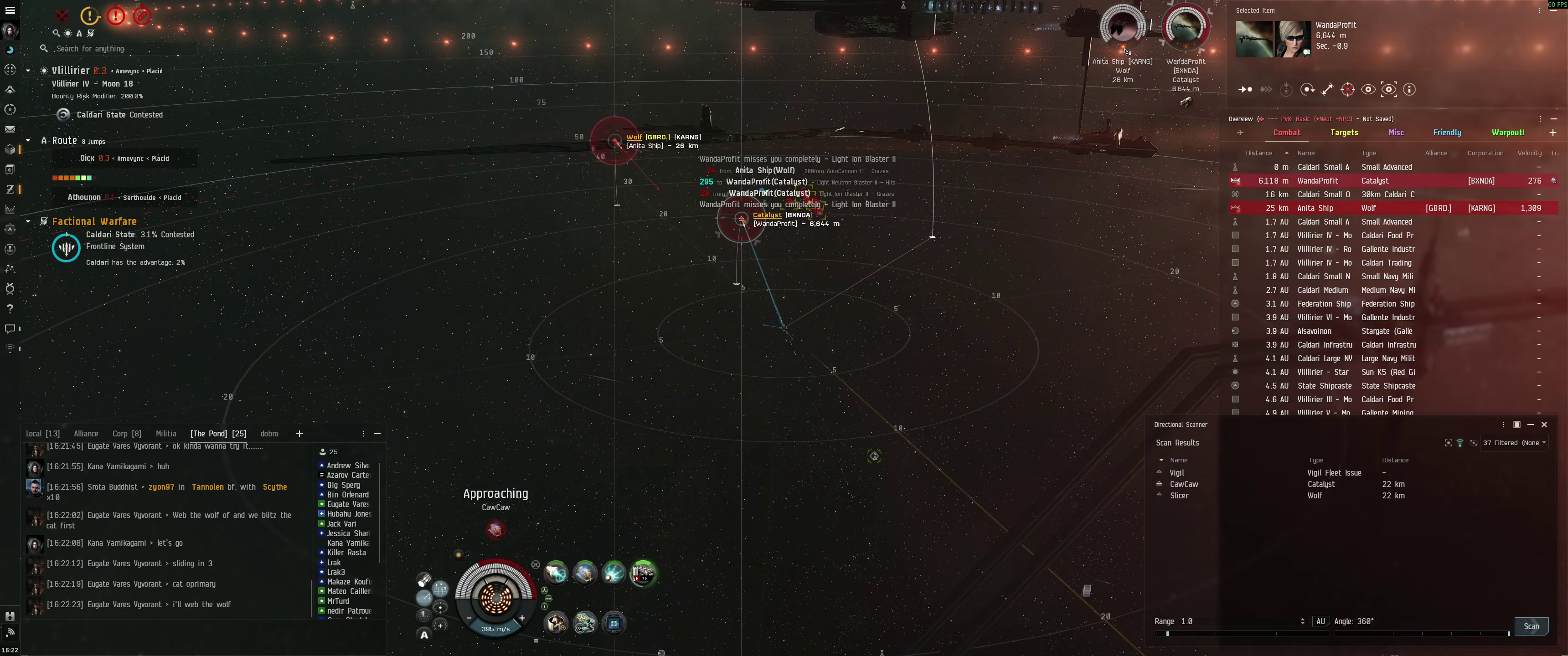This screenshot has height=656, width=1568.
Task: Collapse the Factional Warfare tracker section
Action: tap(28, 221)
